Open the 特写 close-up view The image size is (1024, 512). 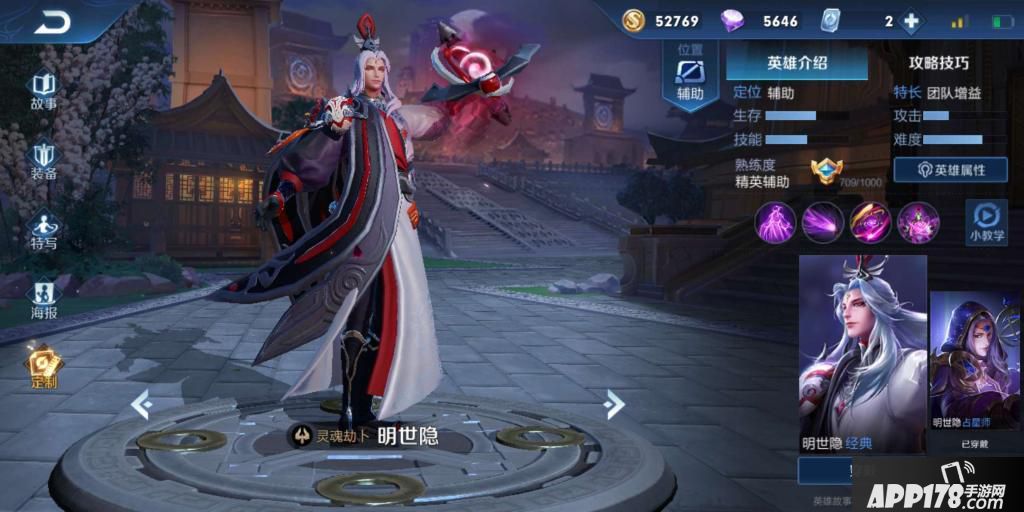(x=44, y=229)
